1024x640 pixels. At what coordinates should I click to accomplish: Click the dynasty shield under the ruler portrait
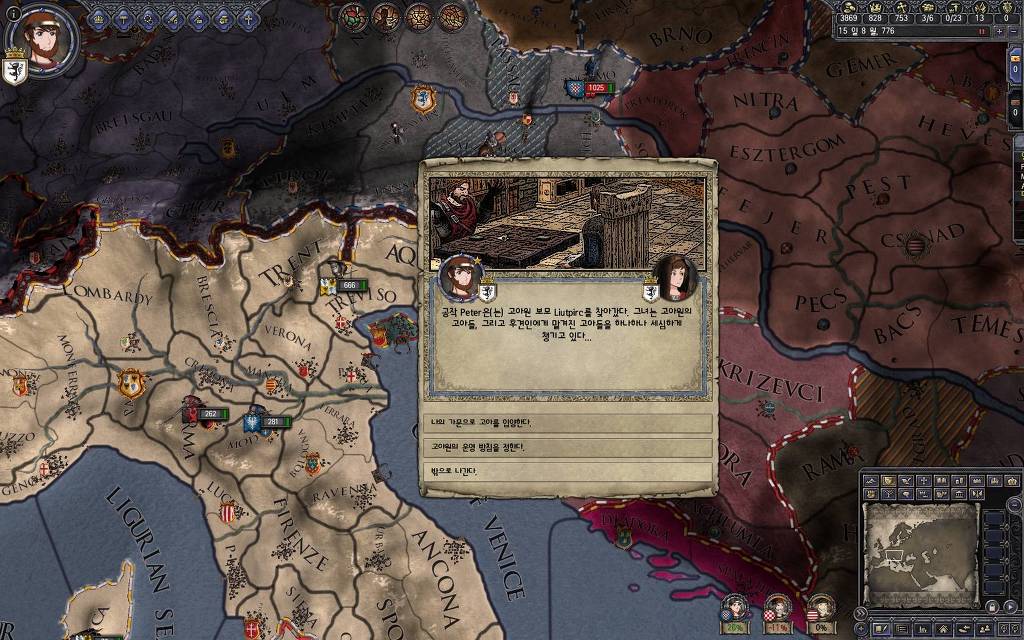pyautogui.click(x=15, y=71)
